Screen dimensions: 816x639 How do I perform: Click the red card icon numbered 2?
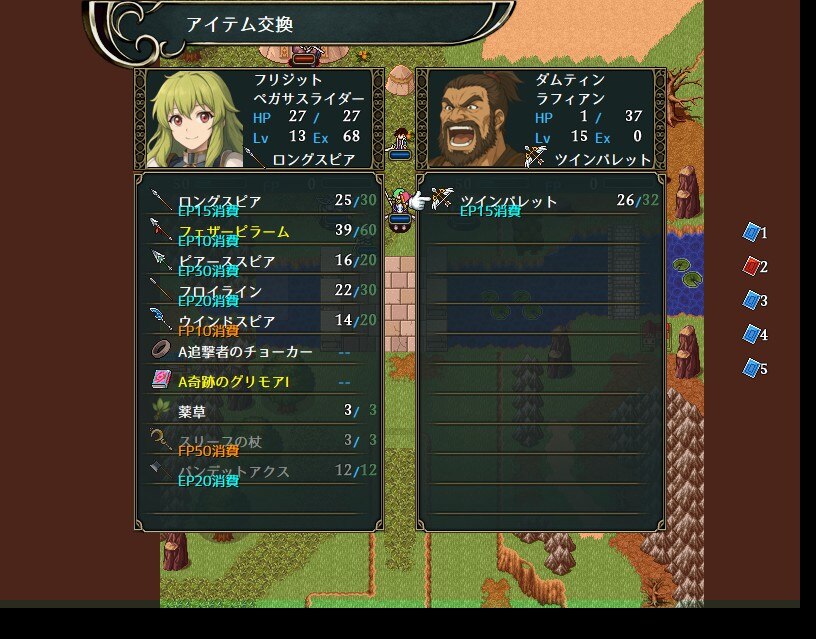point(752,266)
